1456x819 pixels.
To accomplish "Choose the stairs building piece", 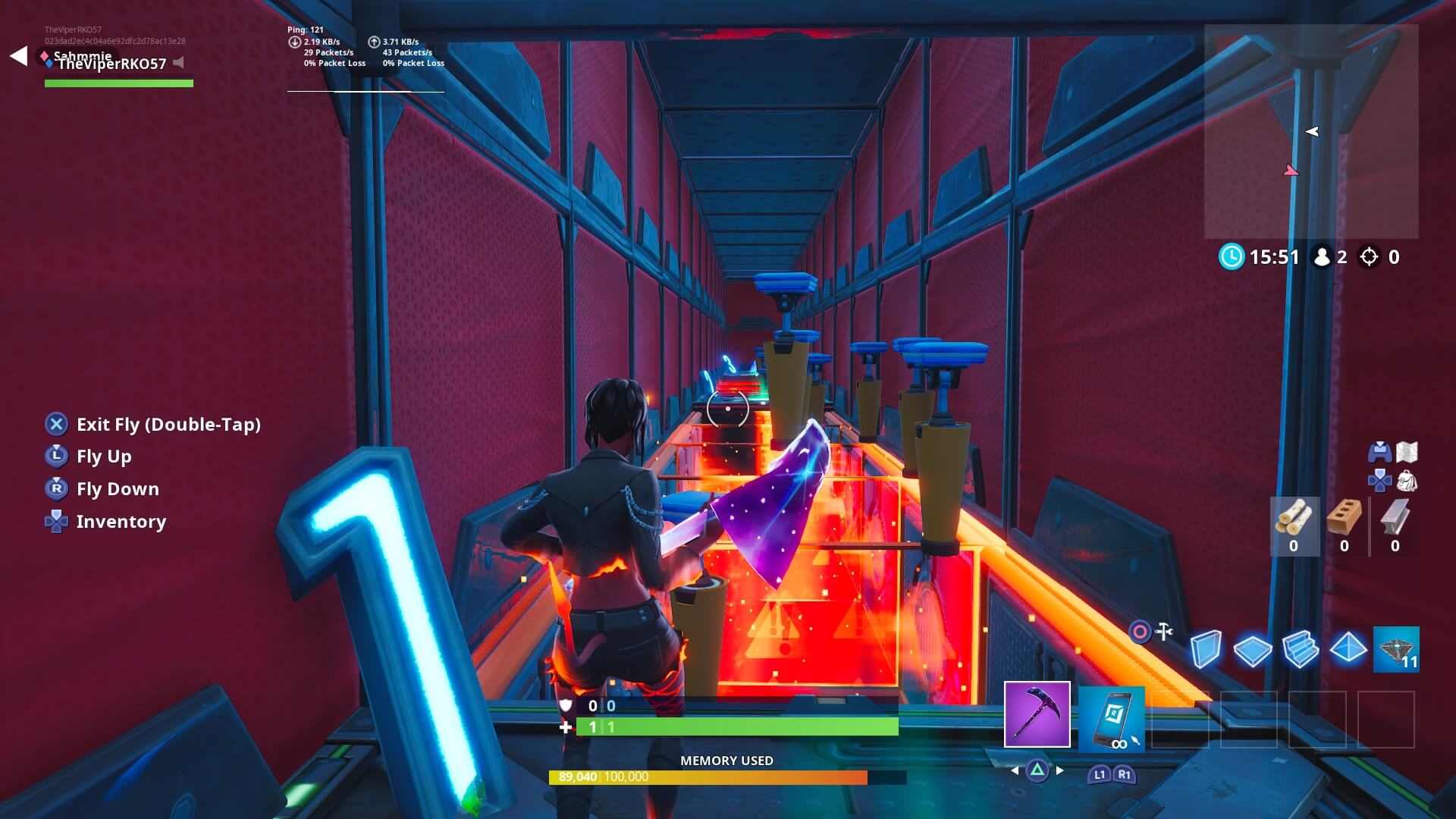I will (1300, 650).
